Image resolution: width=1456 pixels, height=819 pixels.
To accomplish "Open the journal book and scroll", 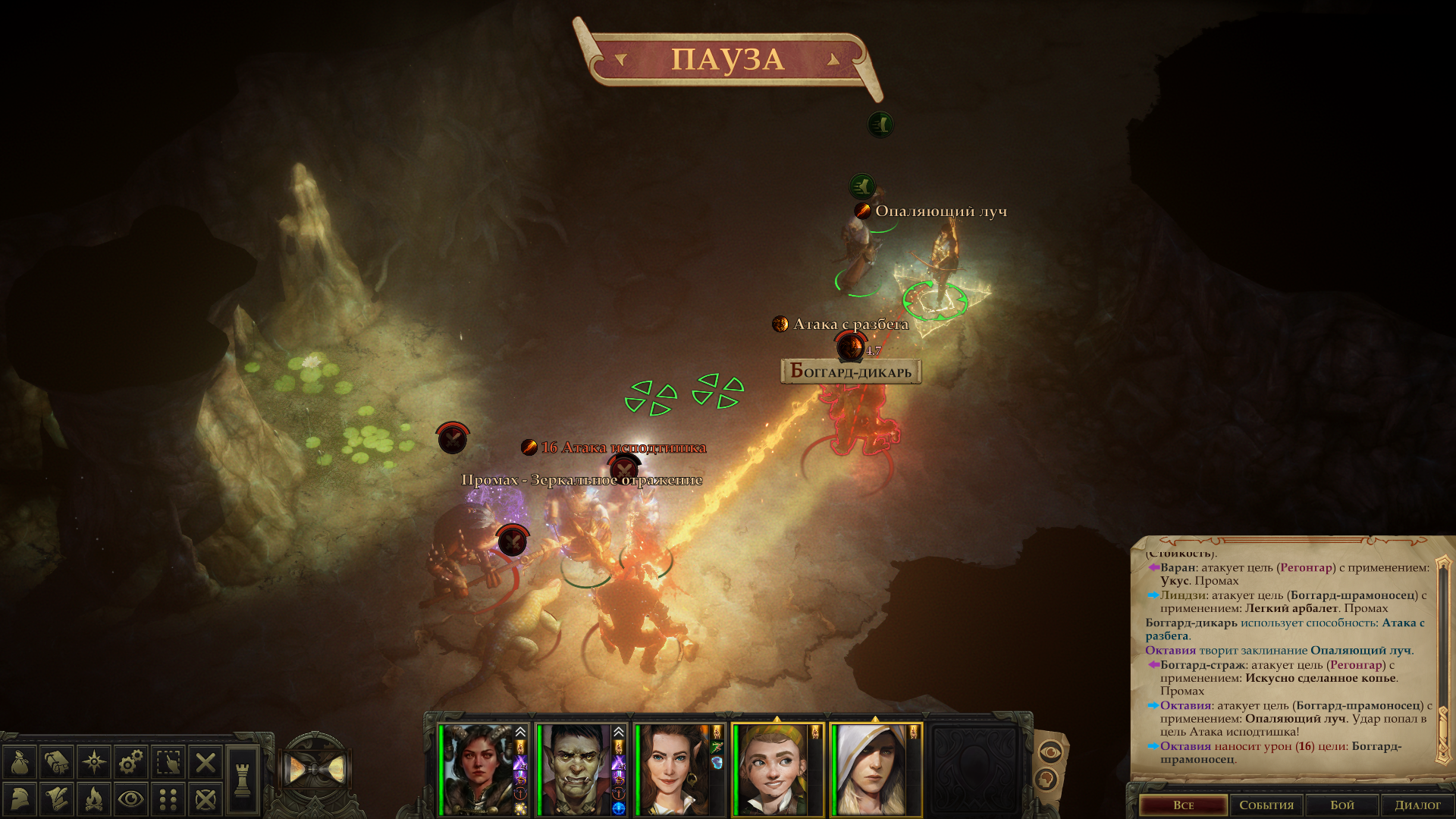I will 57,762.
